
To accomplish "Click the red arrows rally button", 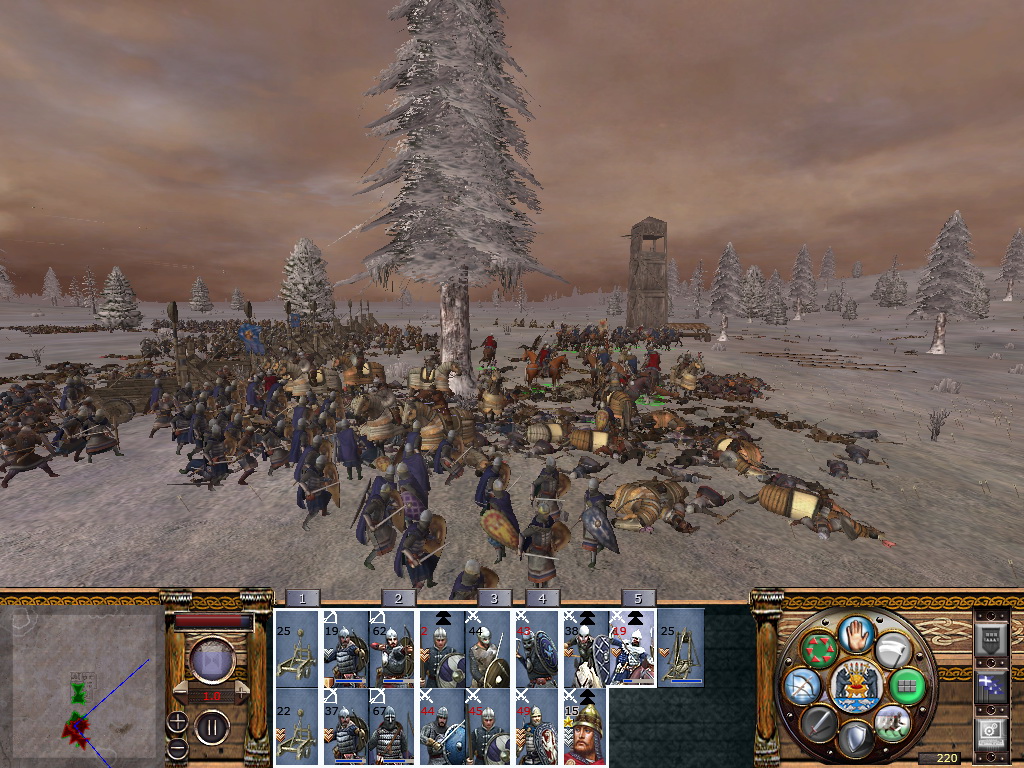I will tap(820, 651).
